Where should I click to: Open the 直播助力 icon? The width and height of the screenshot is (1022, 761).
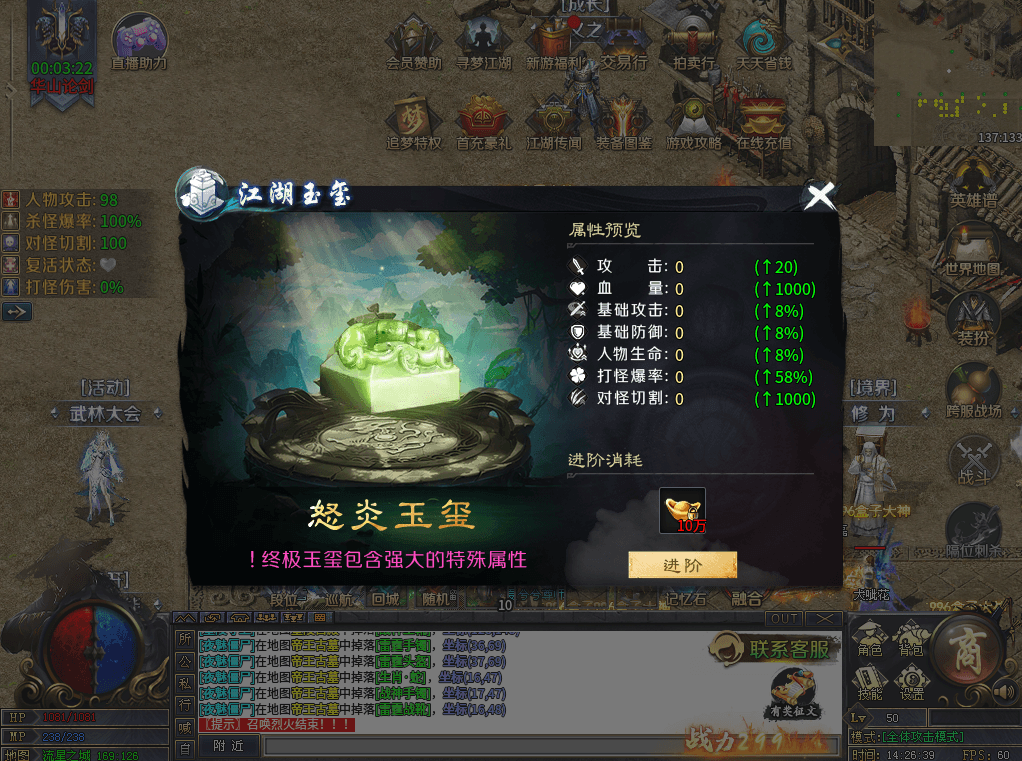[x=139, y=38]
